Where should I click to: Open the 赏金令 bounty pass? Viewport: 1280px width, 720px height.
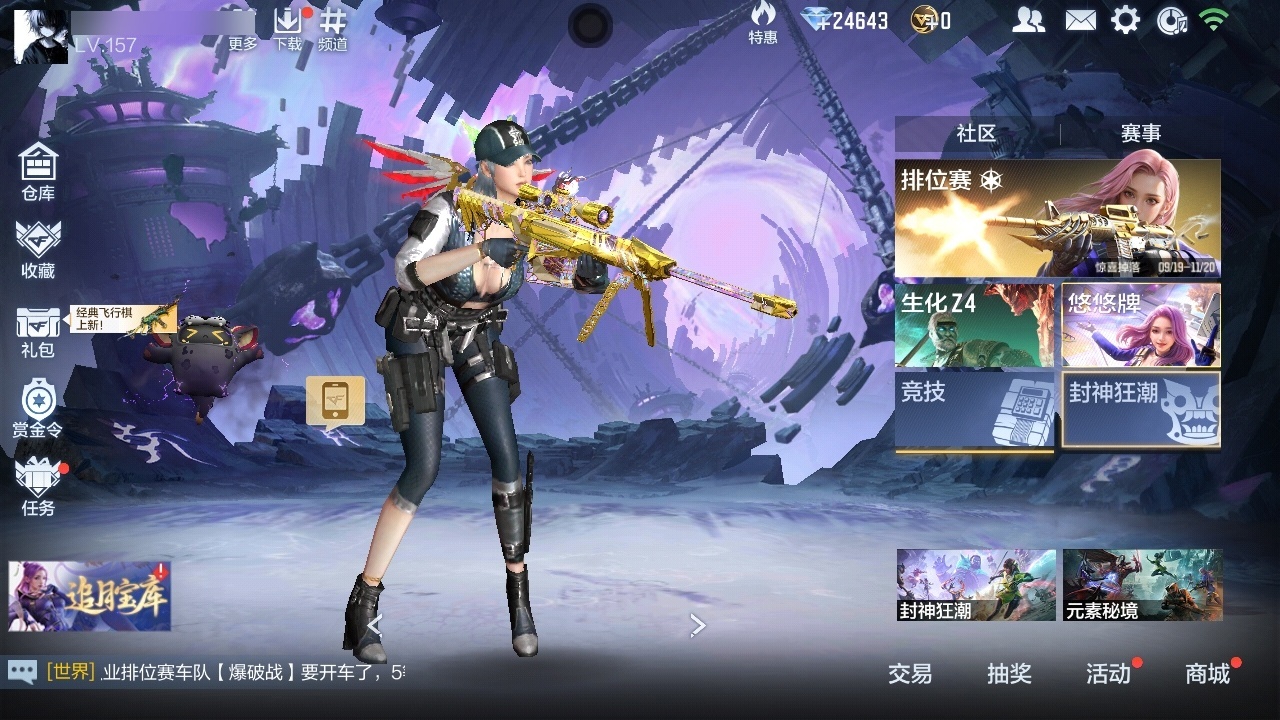coord(38,408)
